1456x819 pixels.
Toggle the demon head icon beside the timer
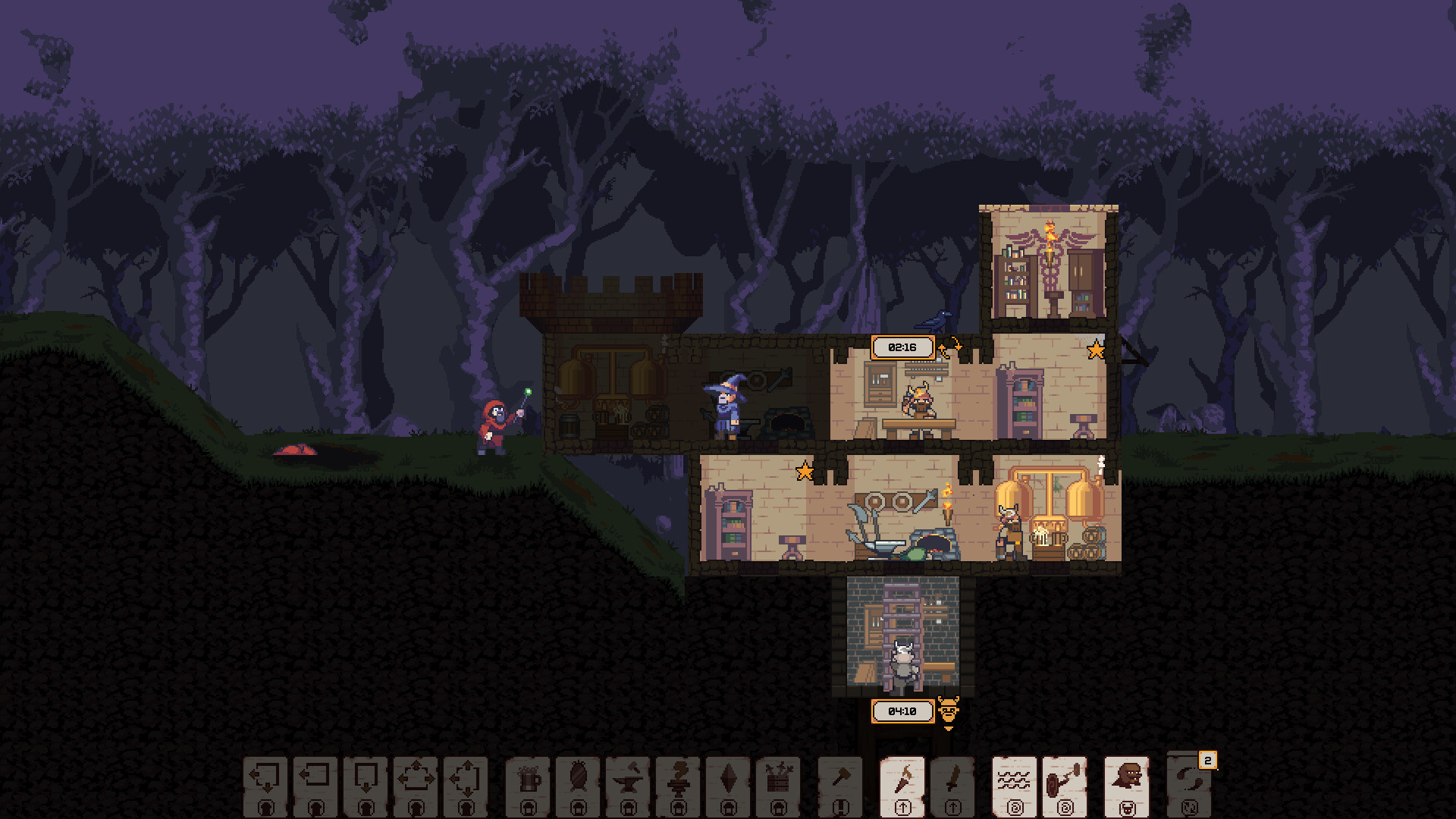(947, 710)
